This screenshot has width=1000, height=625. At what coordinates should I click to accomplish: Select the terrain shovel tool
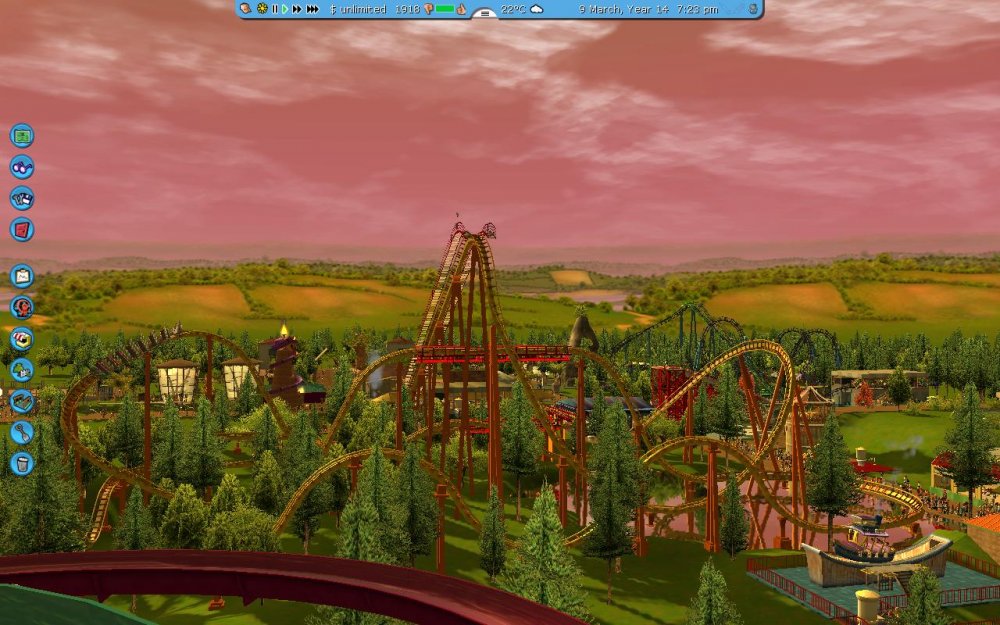(22, 432)
